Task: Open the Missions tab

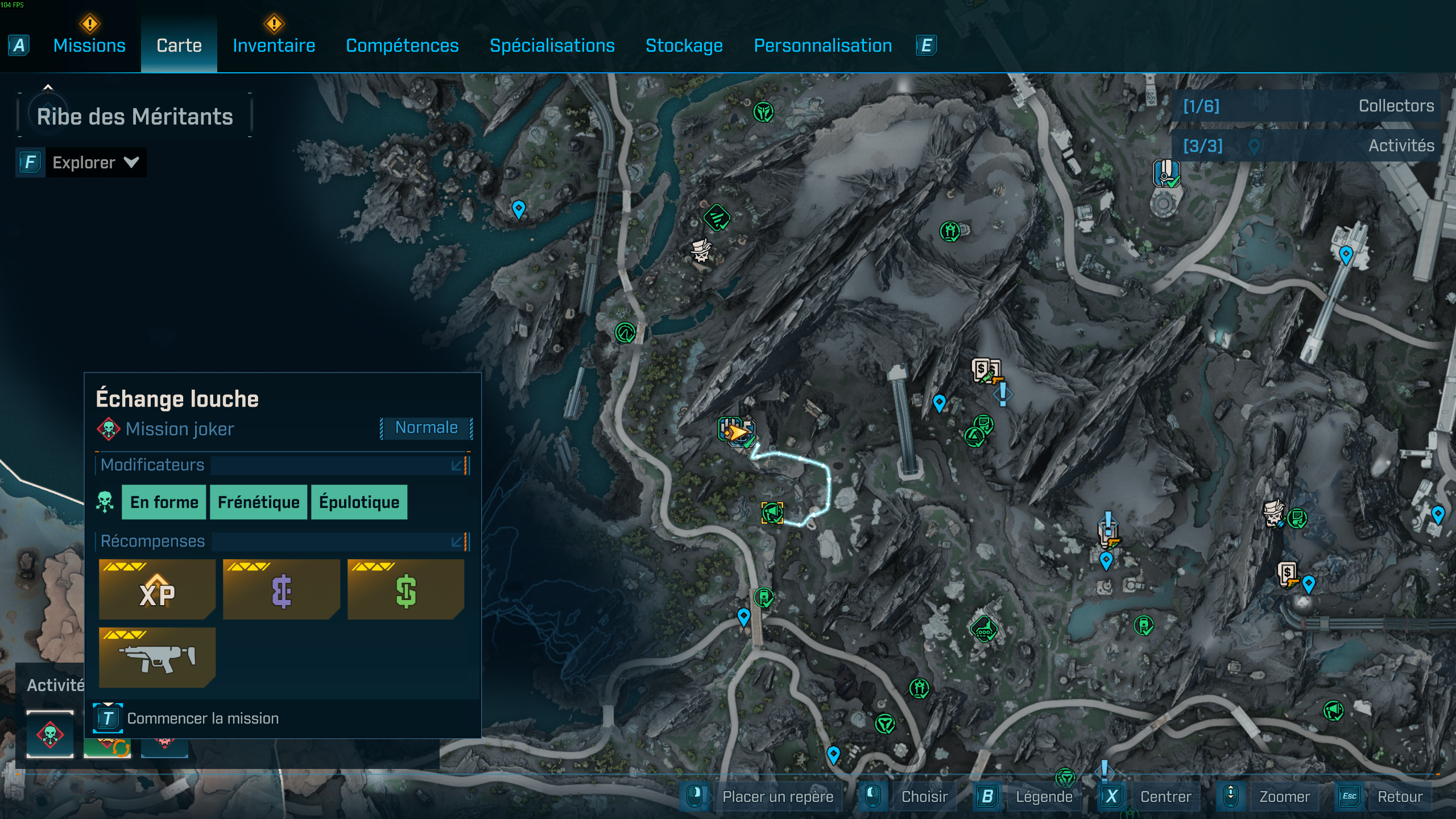Action: [89, 45]
